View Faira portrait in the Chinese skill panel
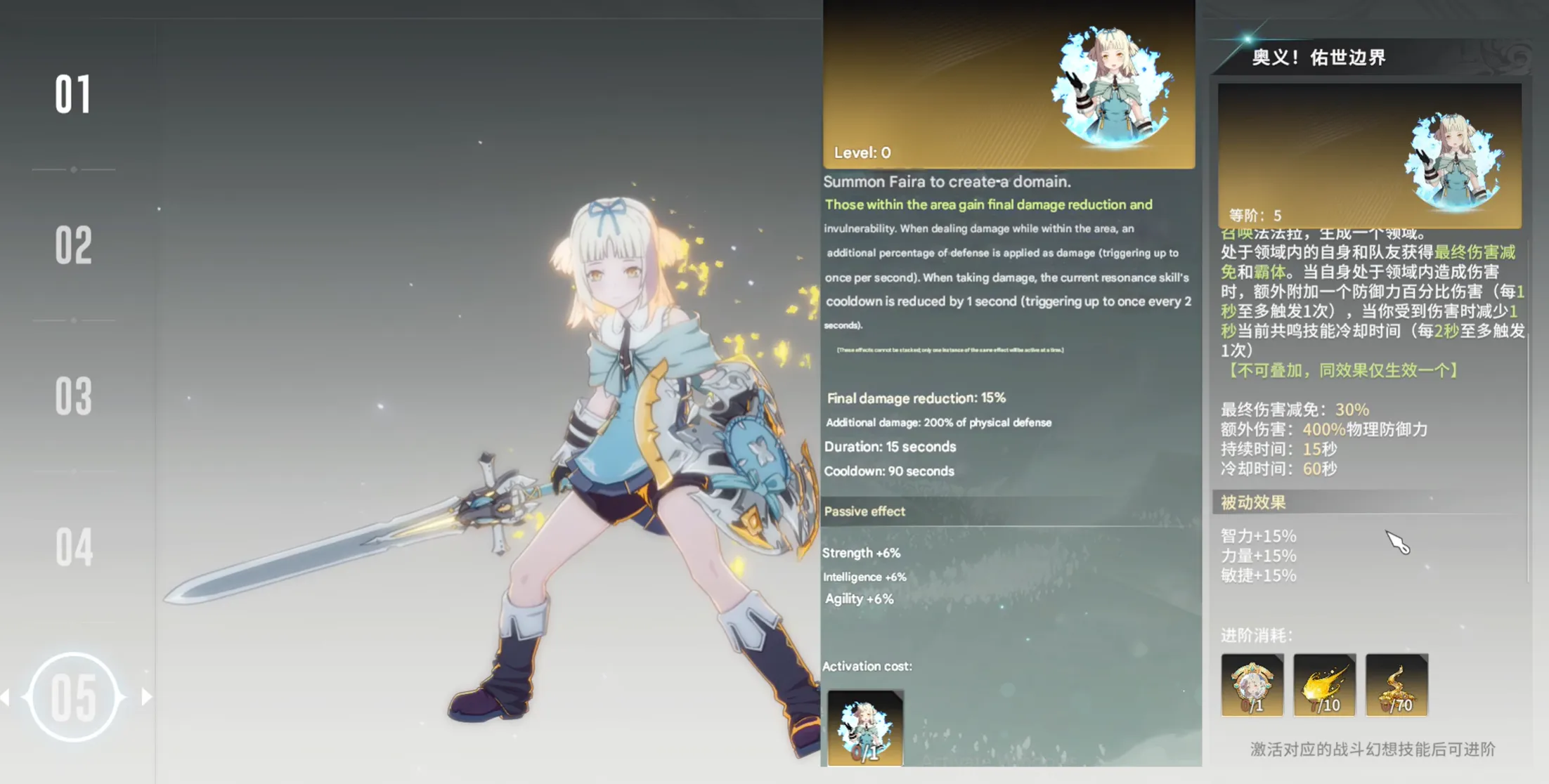This screenshot has height=784, width=1549. pos(1453,162)
